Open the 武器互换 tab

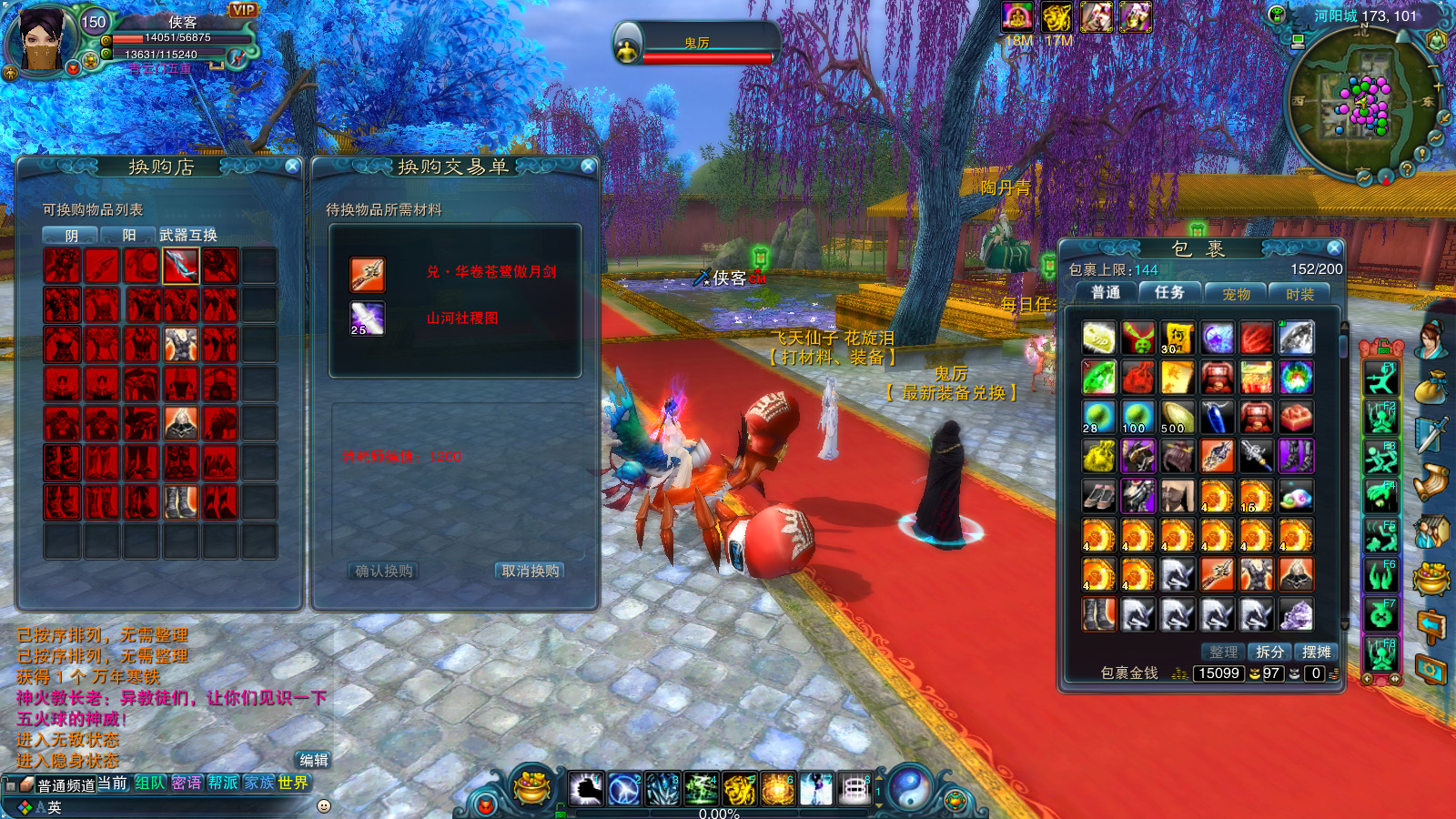pos(188,235)
